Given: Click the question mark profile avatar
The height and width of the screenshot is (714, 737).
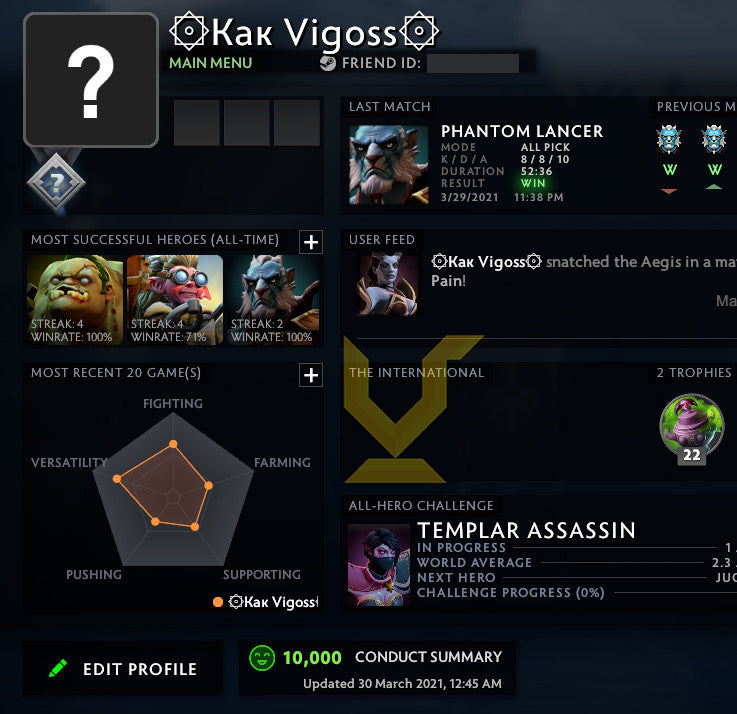Looking at the screenshot, I should (91, 80).
